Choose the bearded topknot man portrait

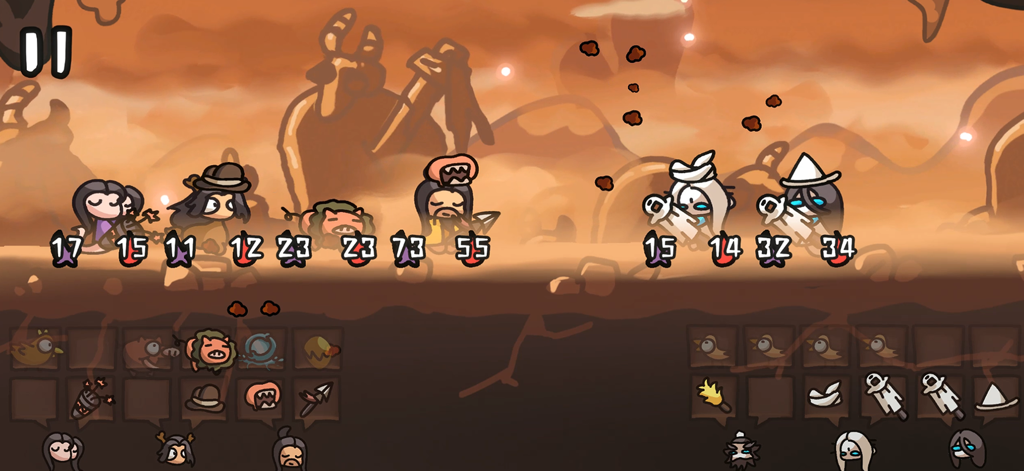click(290, 450)
